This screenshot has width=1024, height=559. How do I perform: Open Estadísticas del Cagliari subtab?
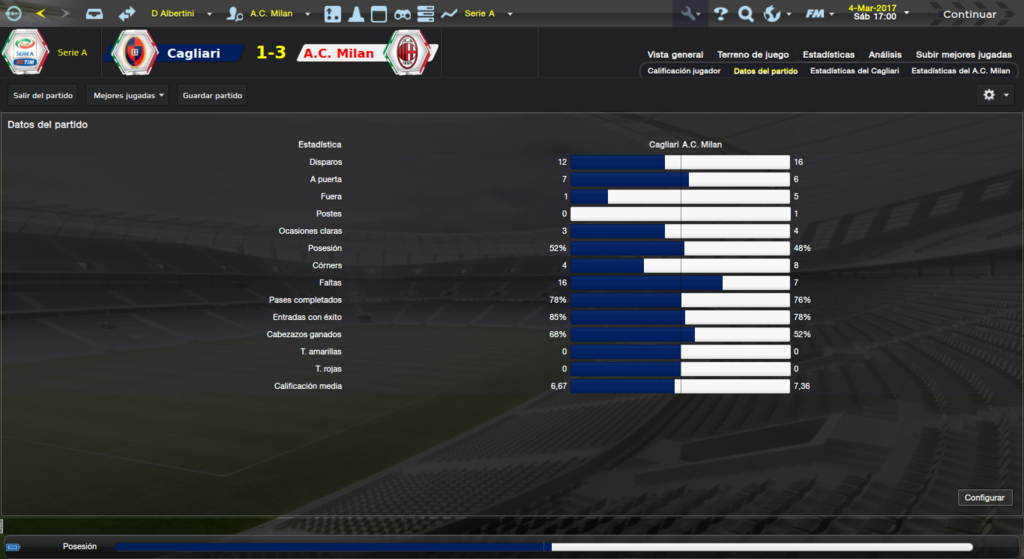click(x=854, y=71)
